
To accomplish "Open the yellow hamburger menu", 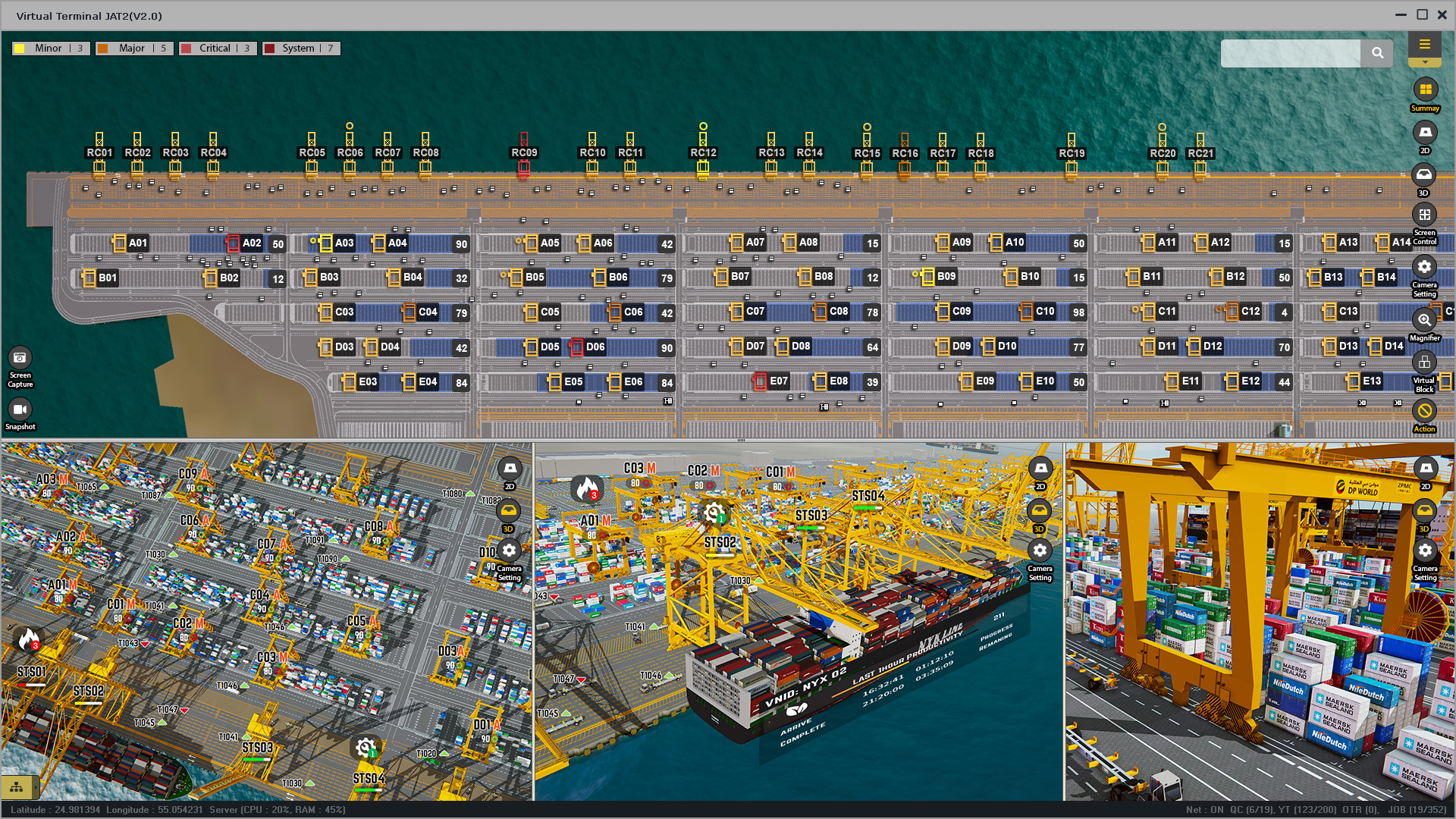I will point(1424,45).
